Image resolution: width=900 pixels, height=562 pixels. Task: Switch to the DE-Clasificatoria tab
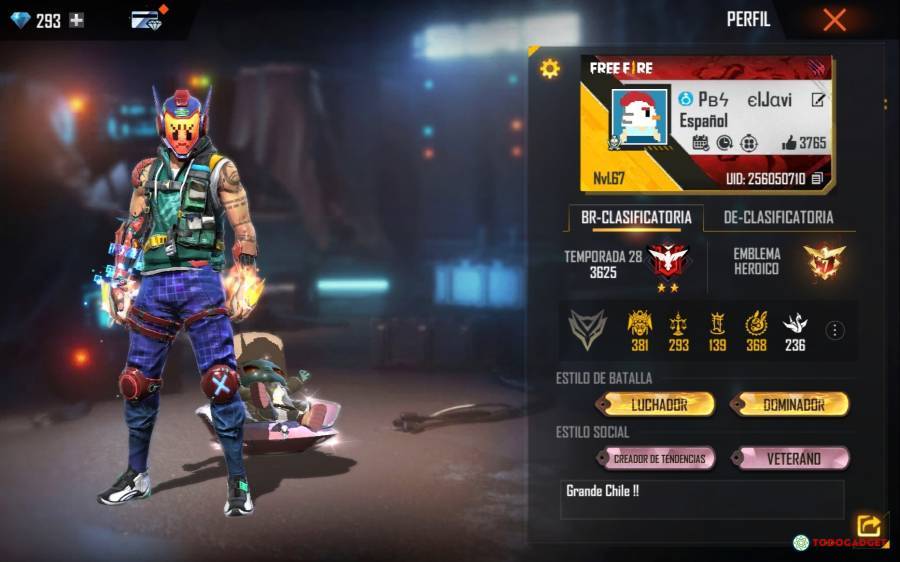tap(778, 217)
